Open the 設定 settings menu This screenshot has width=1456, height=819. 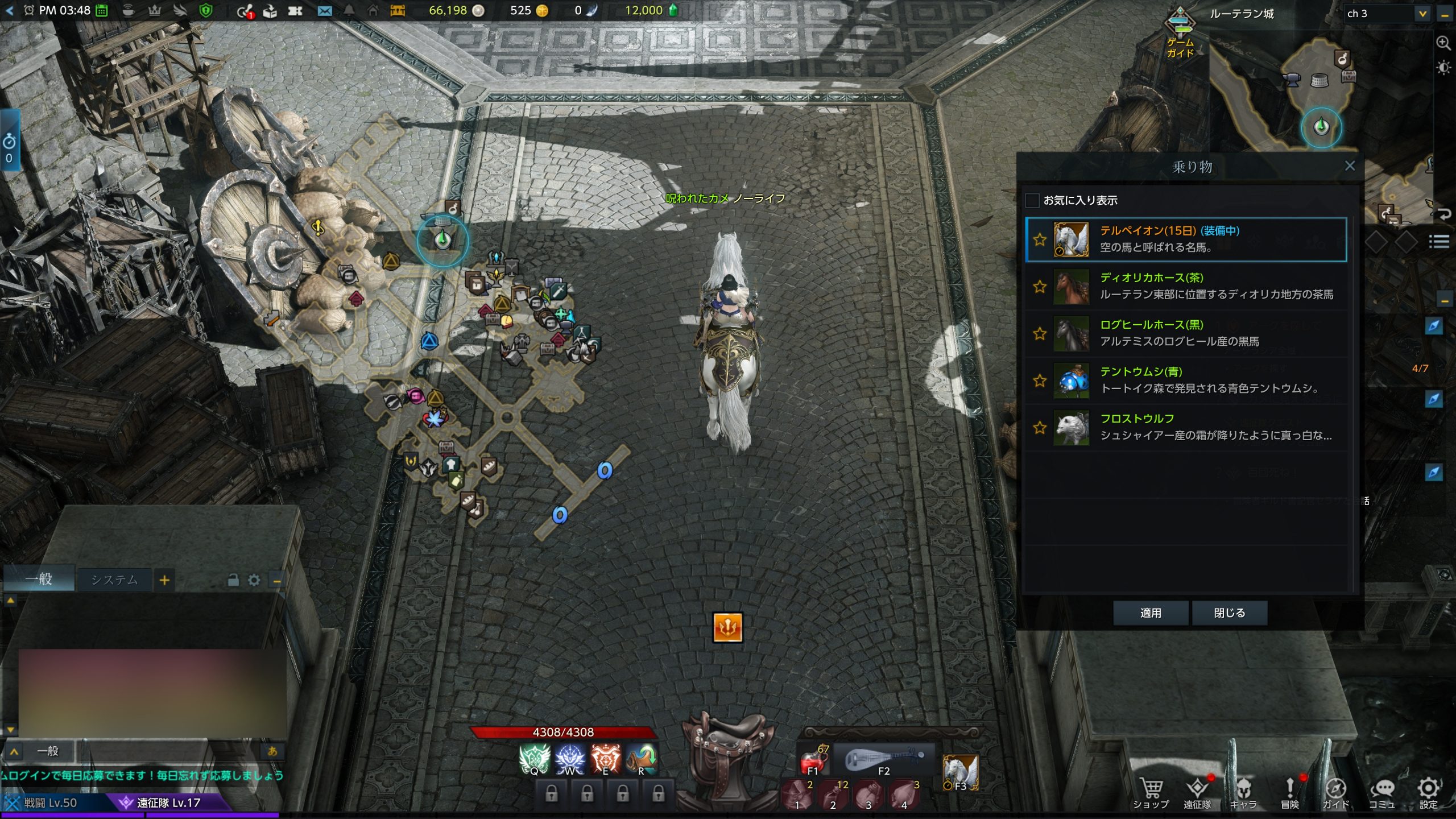(1428, 793)
